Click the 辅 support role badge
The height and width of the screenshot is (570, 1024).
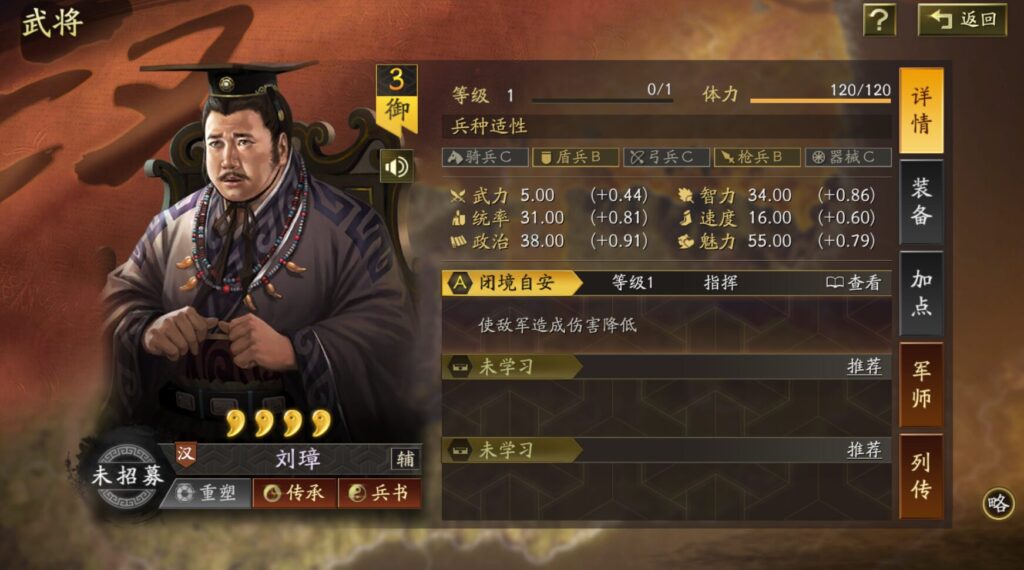click(405, 459)
